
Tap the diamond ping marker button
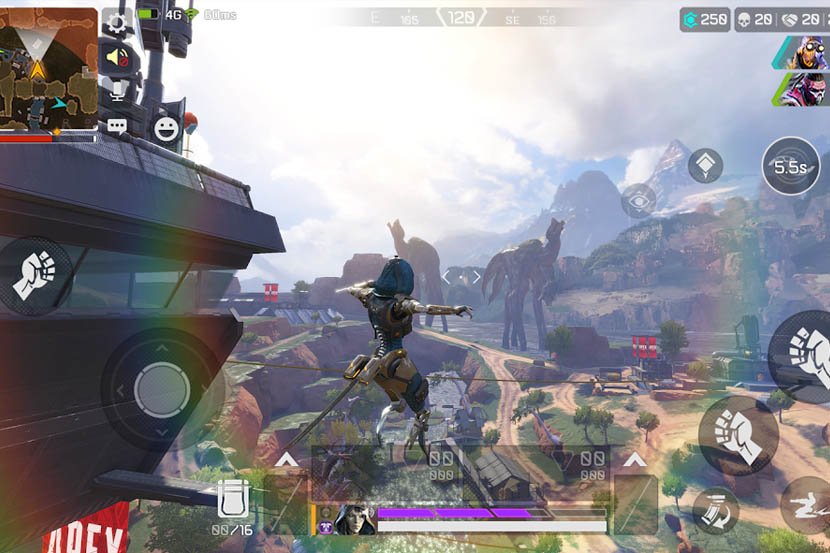(x=705, y=165)
